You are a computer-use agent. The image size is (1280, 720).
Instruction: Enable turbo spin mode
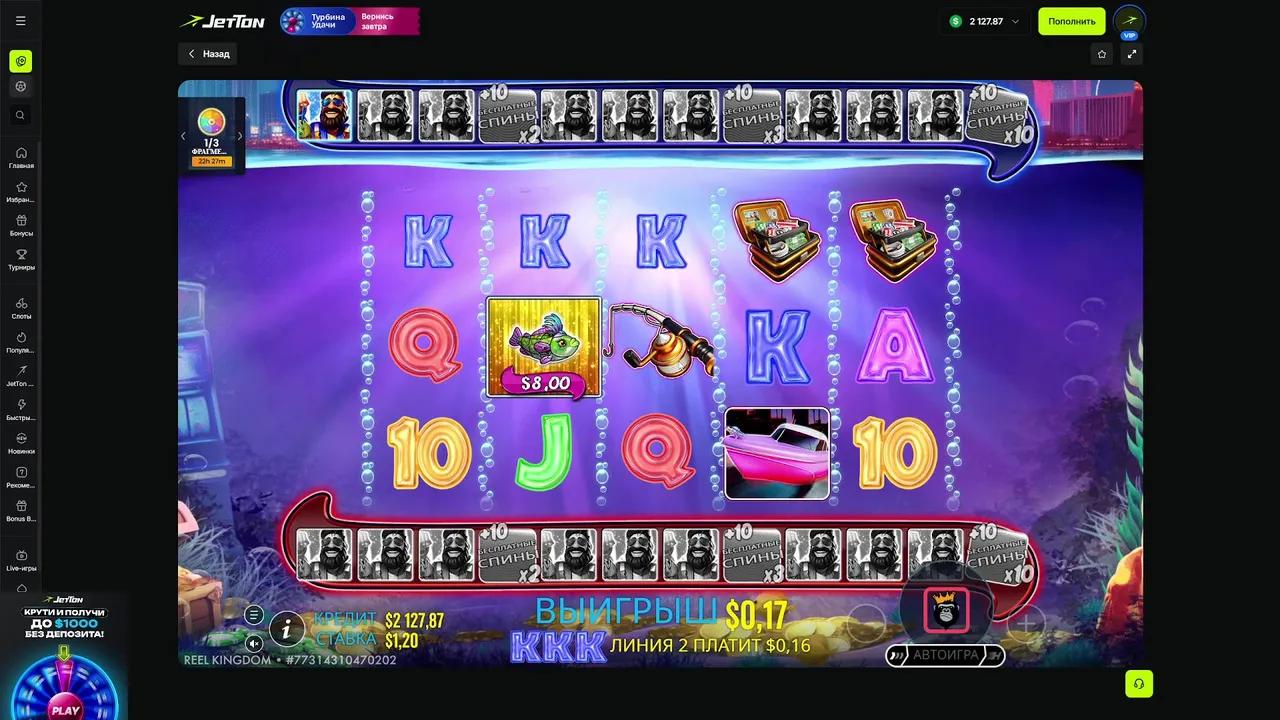[996, 656]
